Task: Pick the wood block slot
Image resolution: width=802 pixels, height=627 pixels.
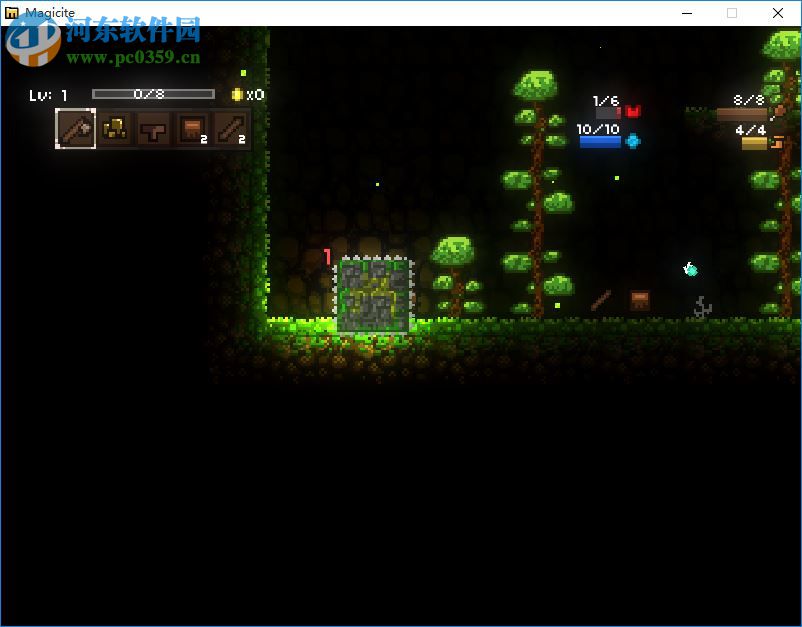Action: pyautogui.click(x=191, y=129)
